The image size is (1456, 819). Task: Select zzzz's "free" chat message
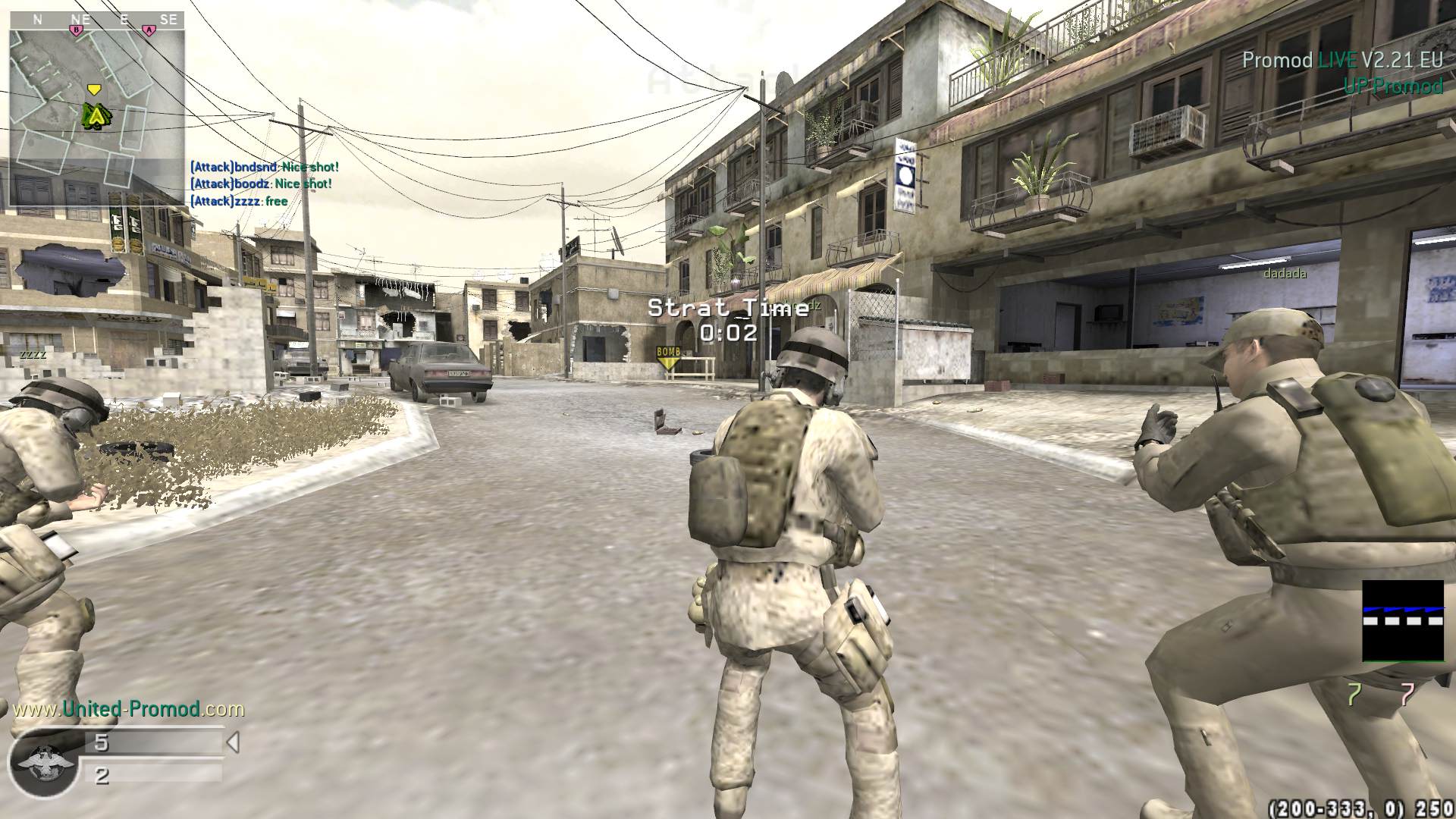[239, 201]
